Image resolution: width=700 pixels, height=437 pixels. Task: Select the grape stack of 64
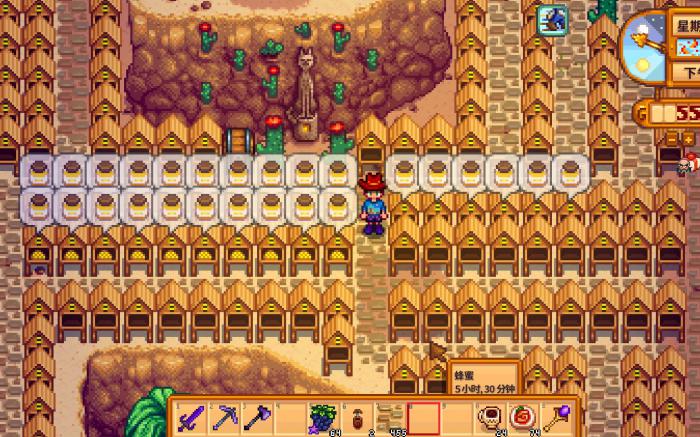[322, 415]
